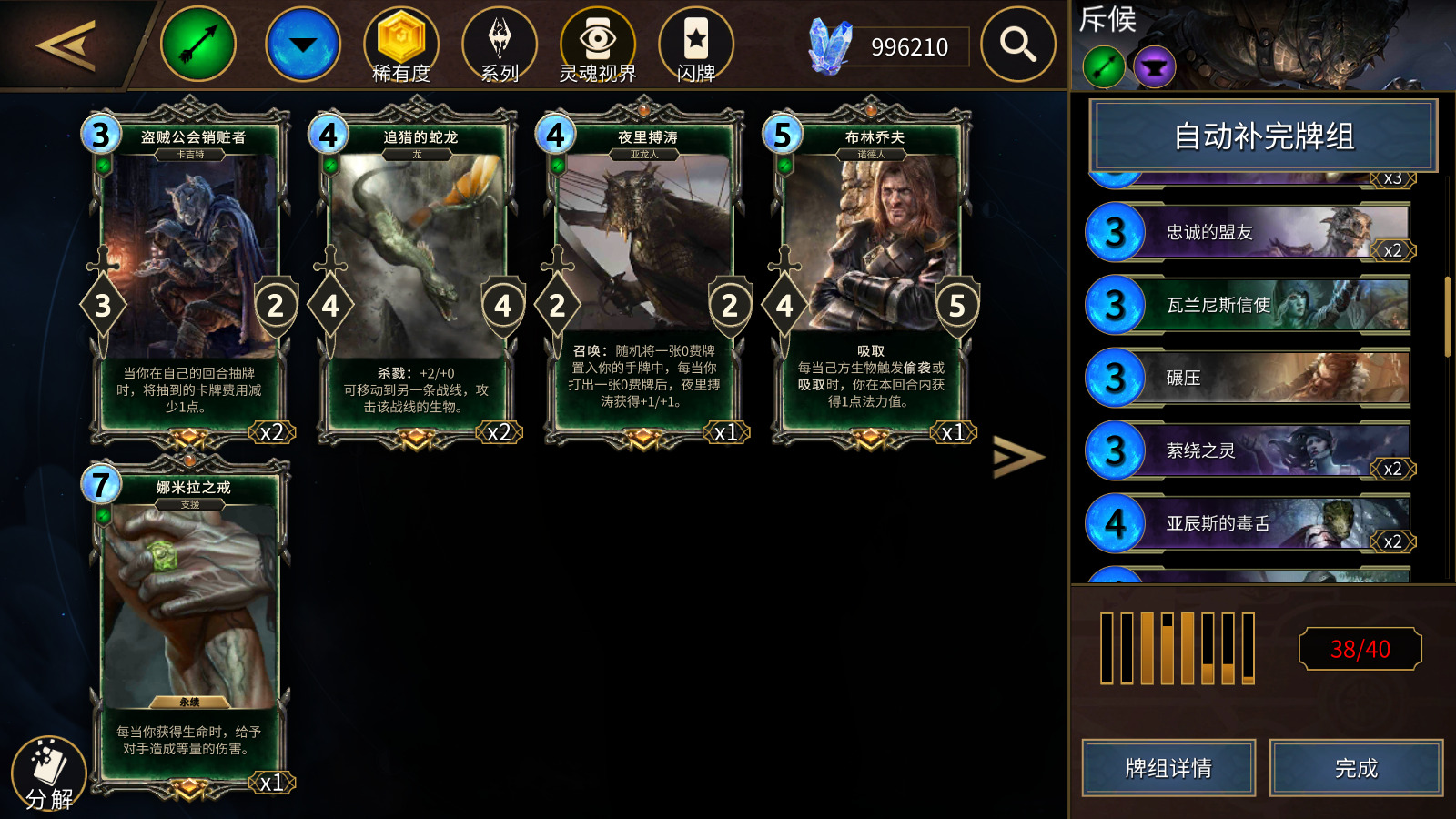Toggle the green arrow attribute filter
Viewport: 1456px width, 819px height.
pos(198,44)
